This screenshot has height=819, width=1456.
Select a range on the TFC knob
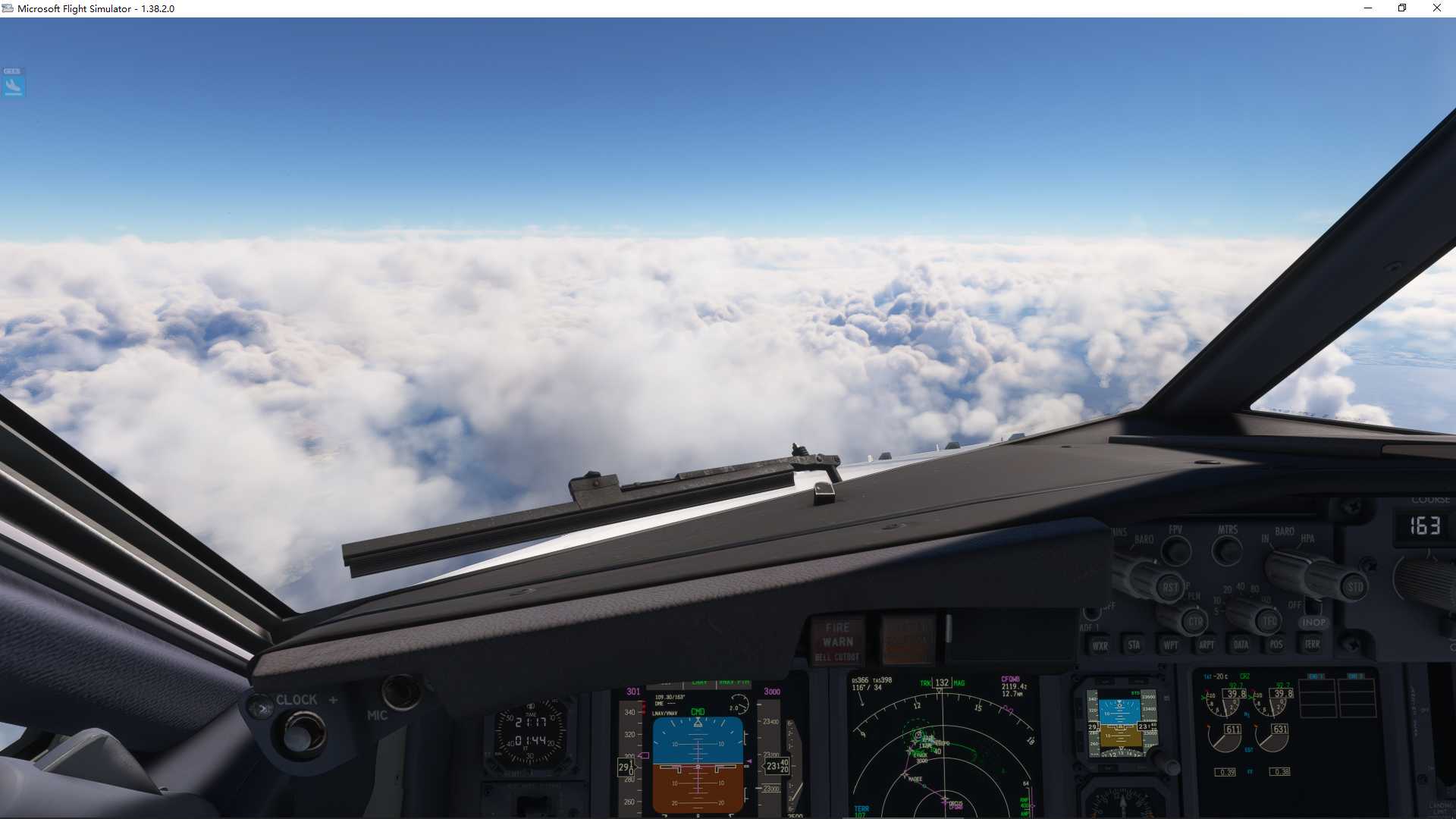(x=1267, y=620)
